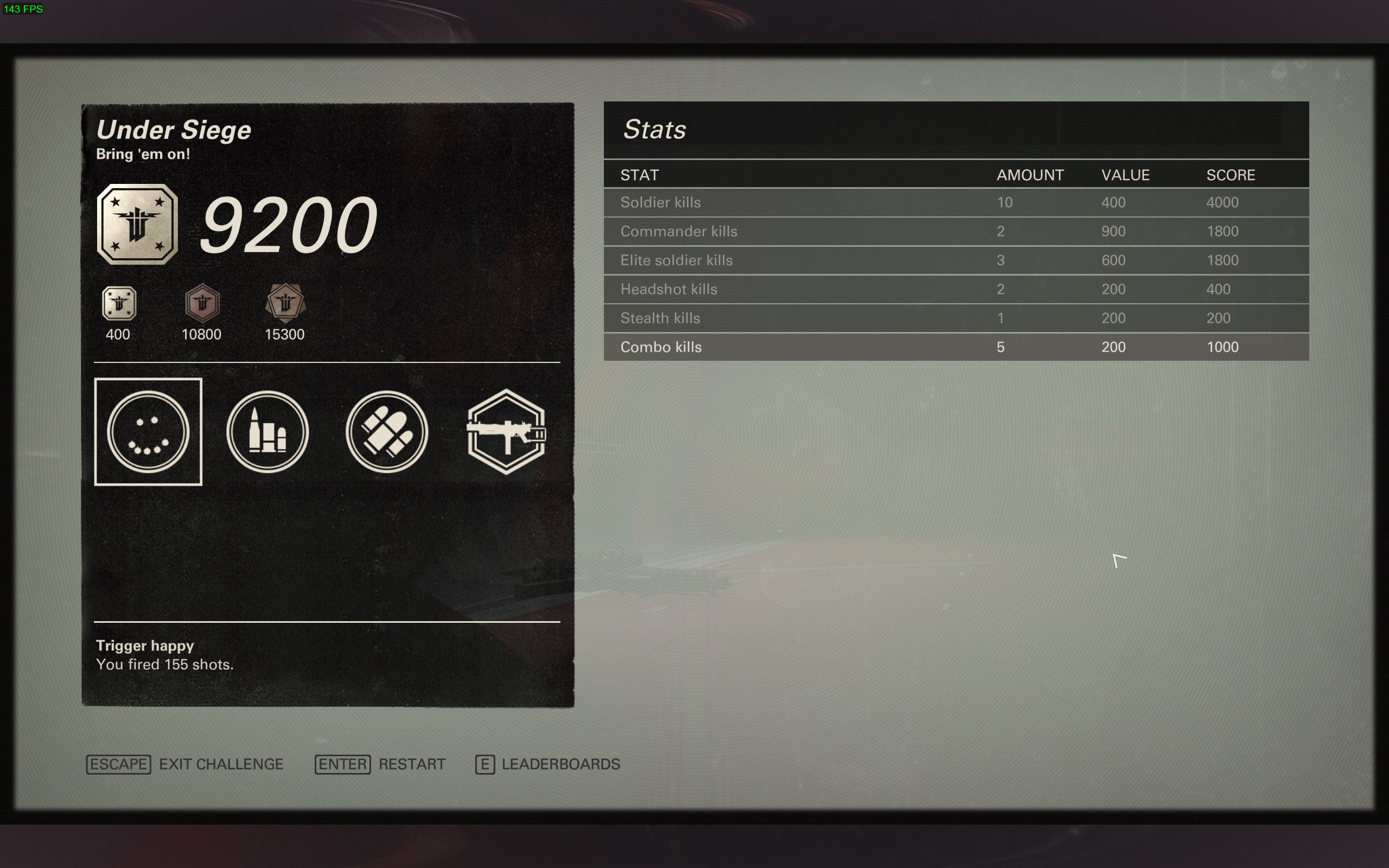Select the bullets ammo badge
This screenshot has width=1389, height=868.
267,432
